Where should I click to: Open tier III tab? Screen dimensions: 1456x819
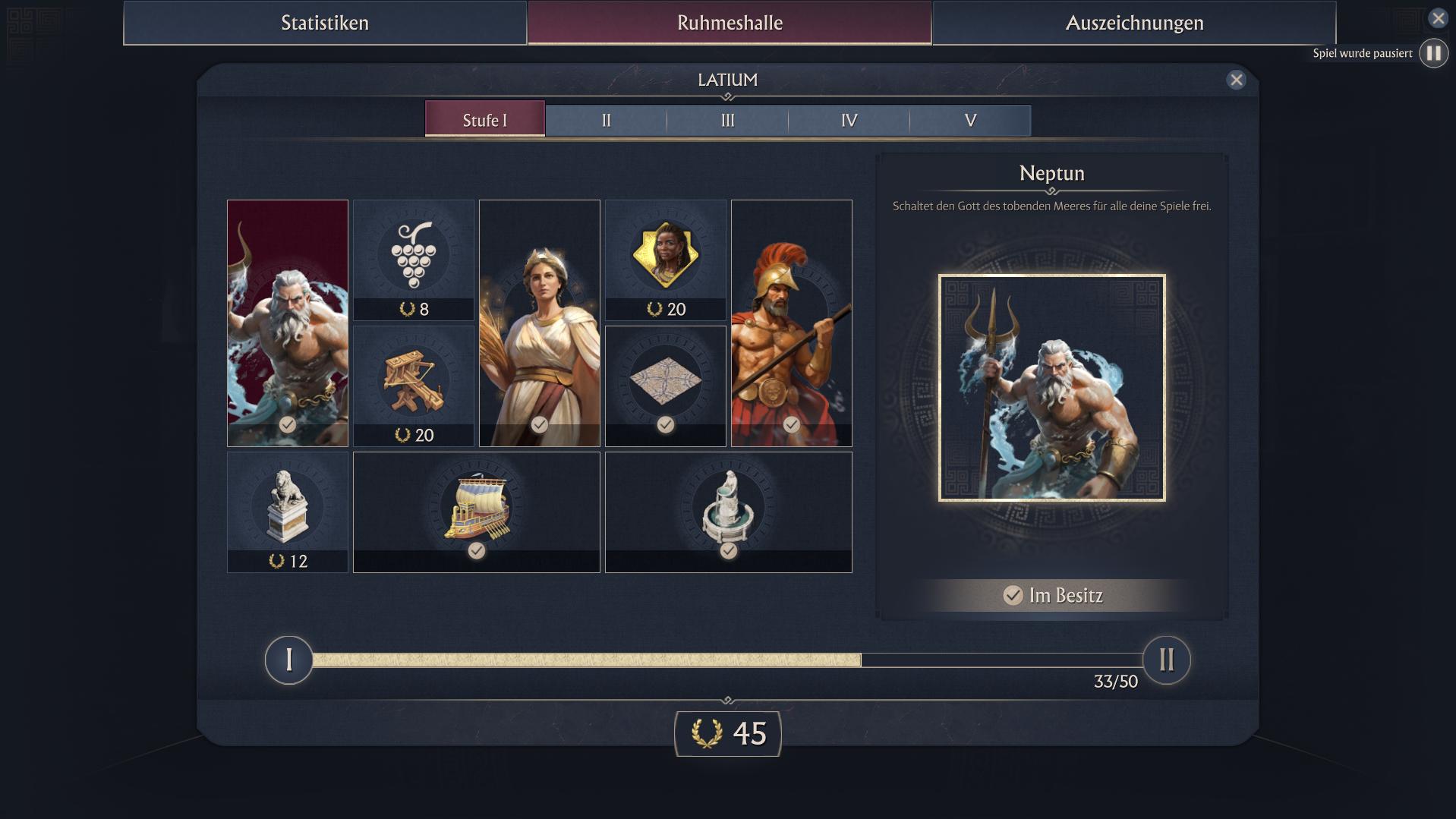727,121
